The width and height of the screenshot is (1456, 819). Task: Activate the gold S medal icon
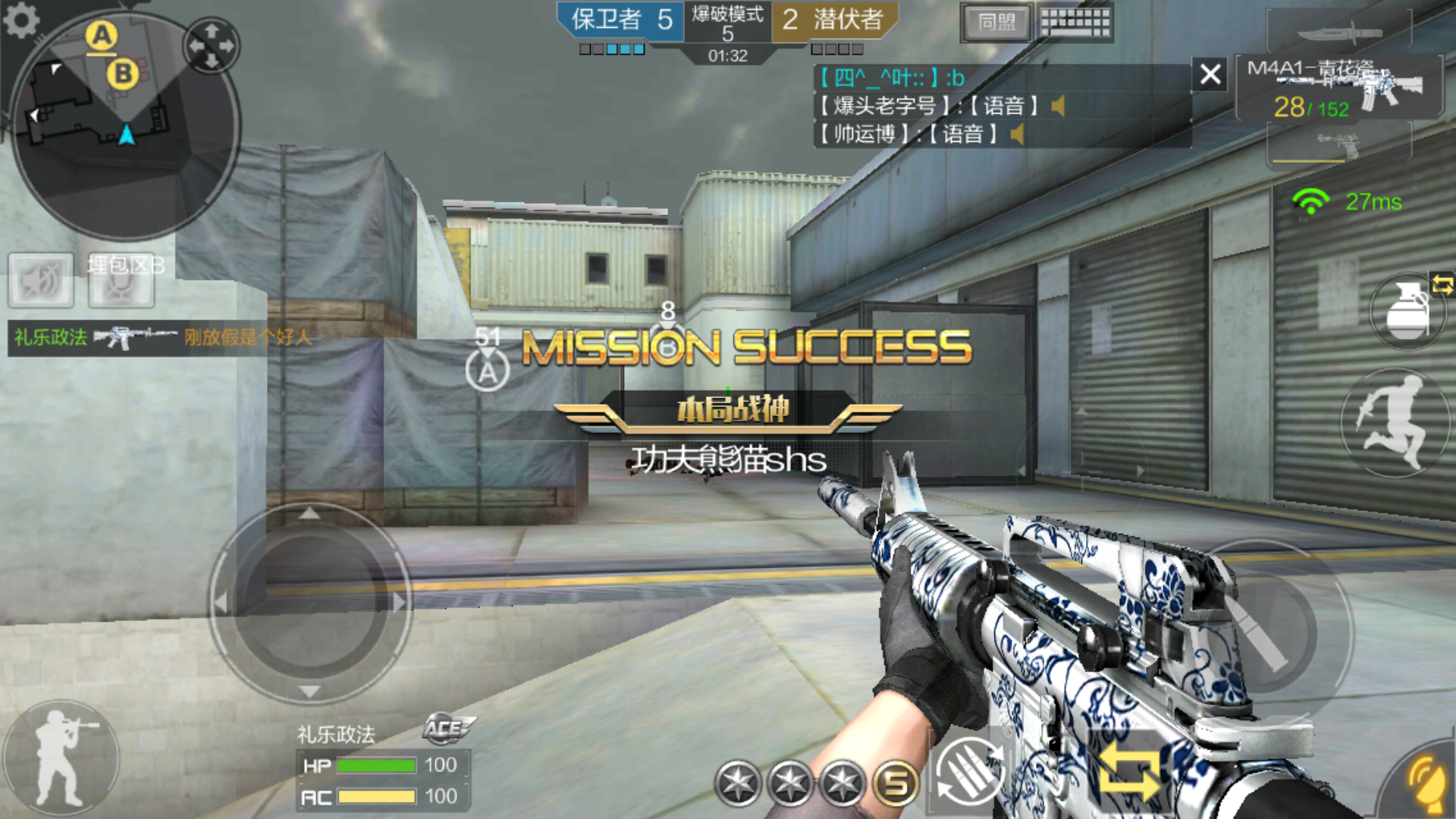896,783
